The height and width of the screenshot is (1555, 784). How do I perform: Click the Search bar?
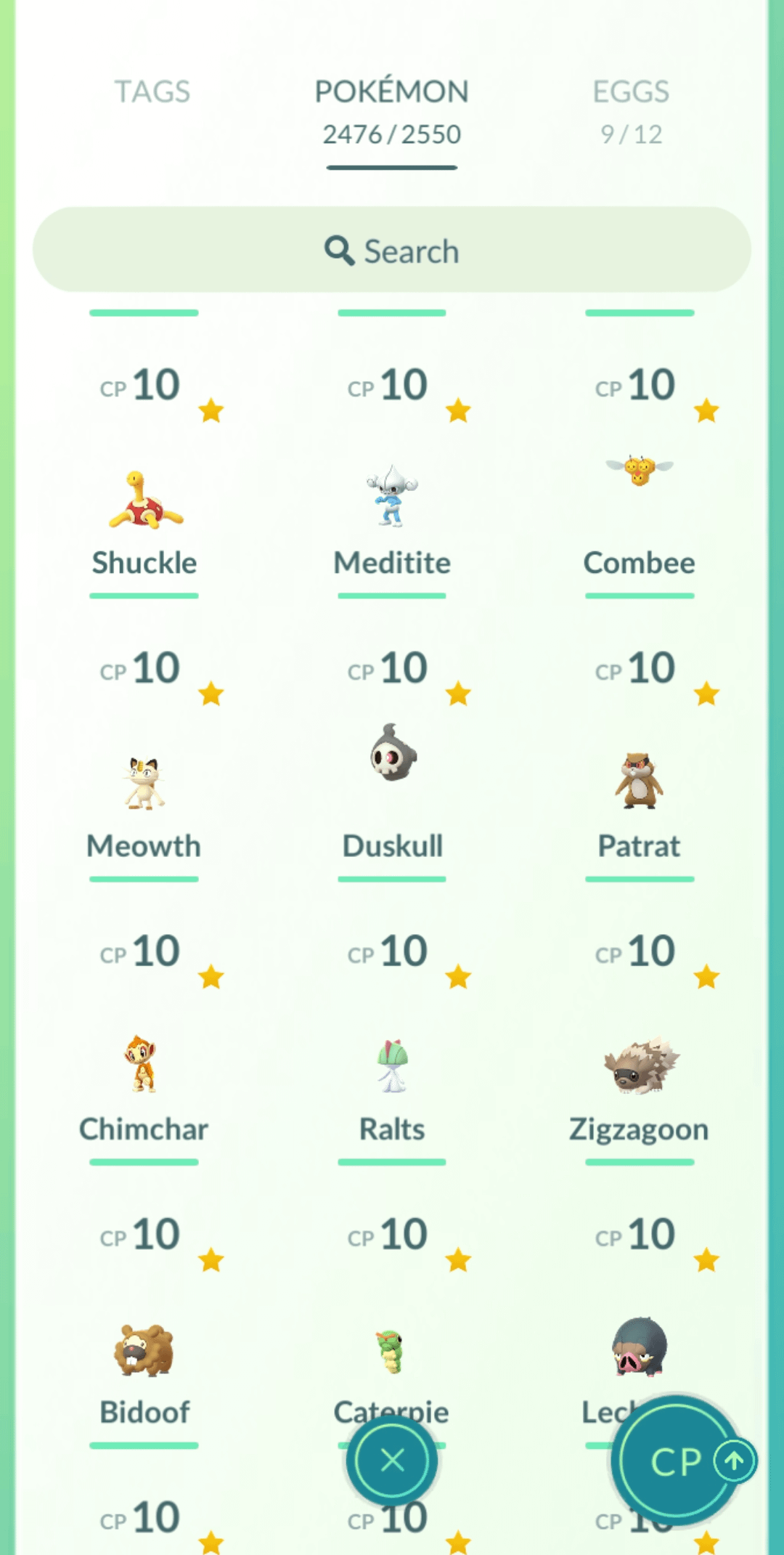[391, 251]
